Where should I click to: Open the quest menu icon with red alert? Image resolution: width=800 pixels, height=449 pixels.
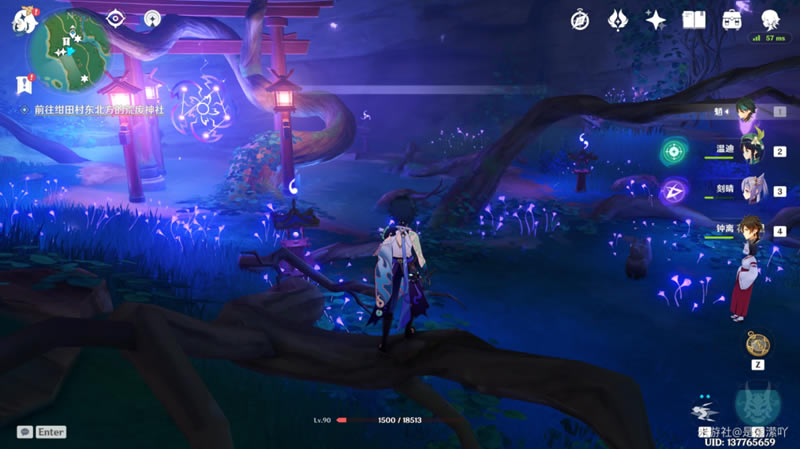tap(25, 85)
